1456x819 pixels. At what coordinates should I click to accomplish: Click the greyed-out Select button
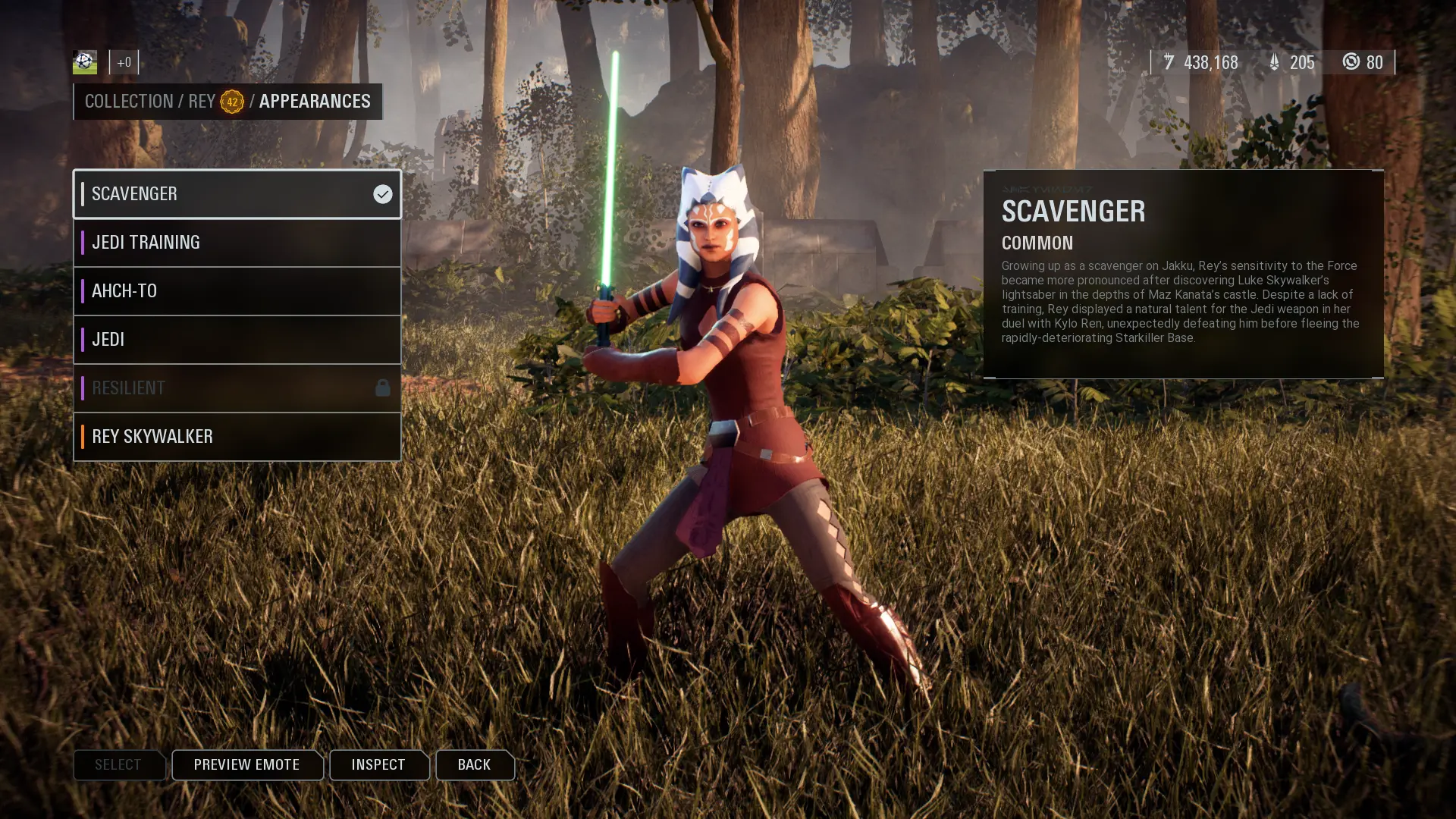pos(119,764)
